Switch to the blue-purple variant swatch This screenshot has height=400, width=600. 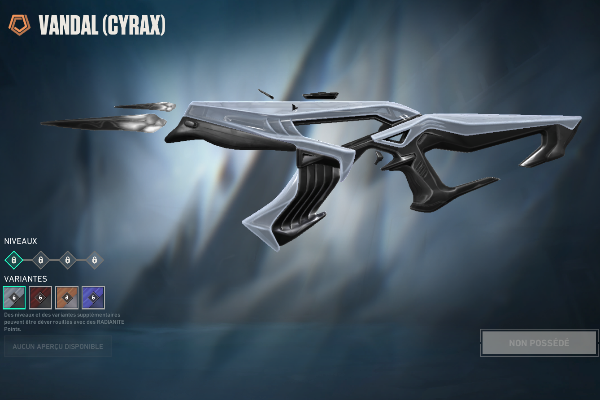click(93, 297)
